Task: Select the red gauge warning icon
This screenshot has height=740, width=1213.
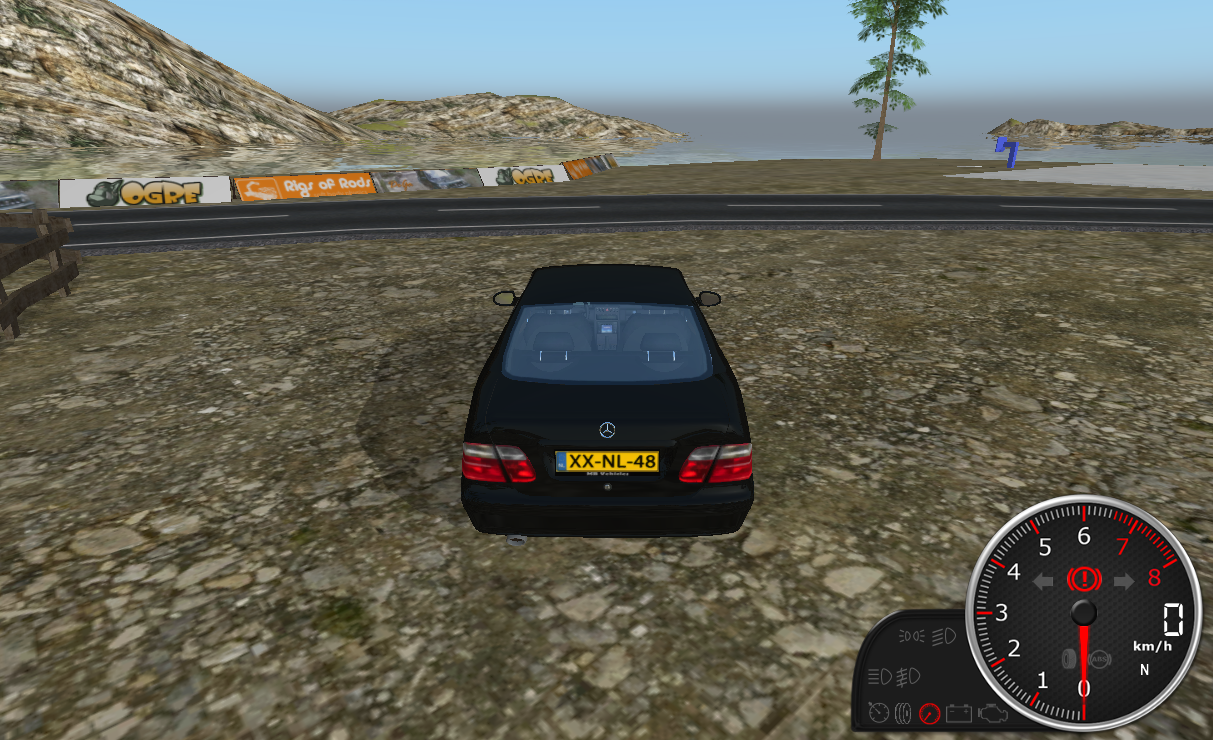Action: [x=930, y=713]
